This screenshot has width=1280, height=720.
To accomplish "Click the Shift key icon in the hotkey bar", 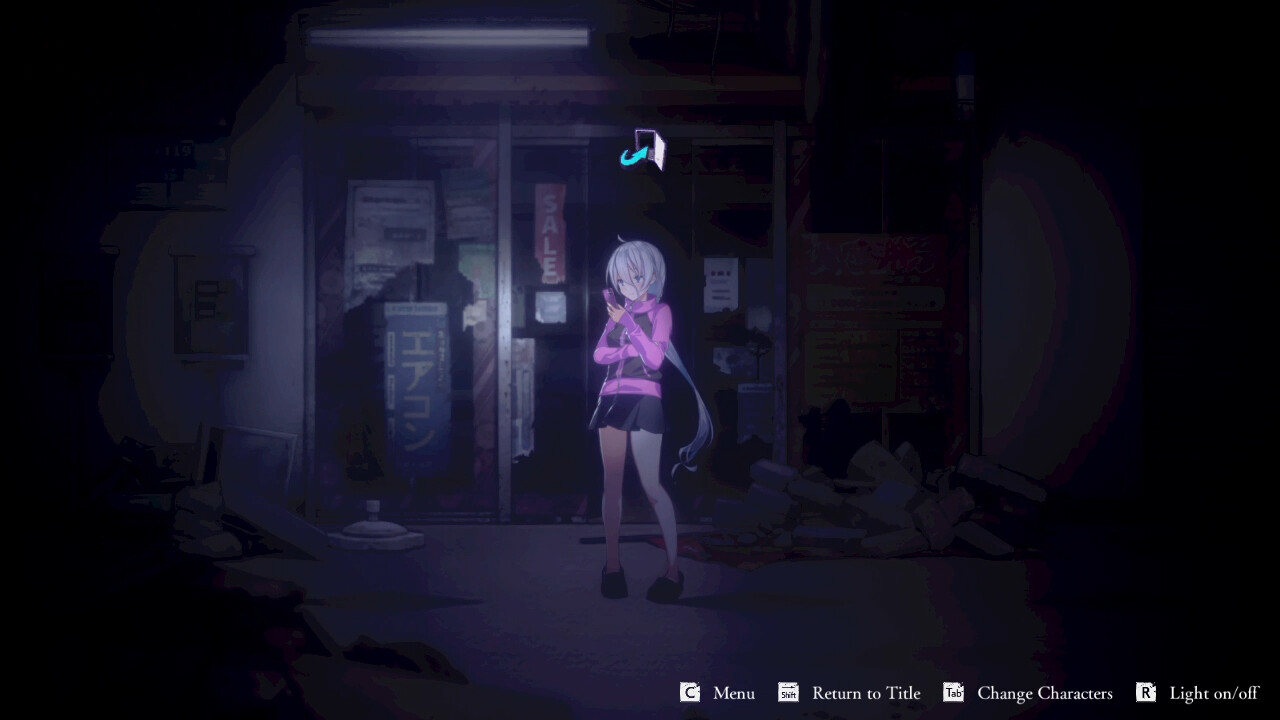I will [787, 692].
